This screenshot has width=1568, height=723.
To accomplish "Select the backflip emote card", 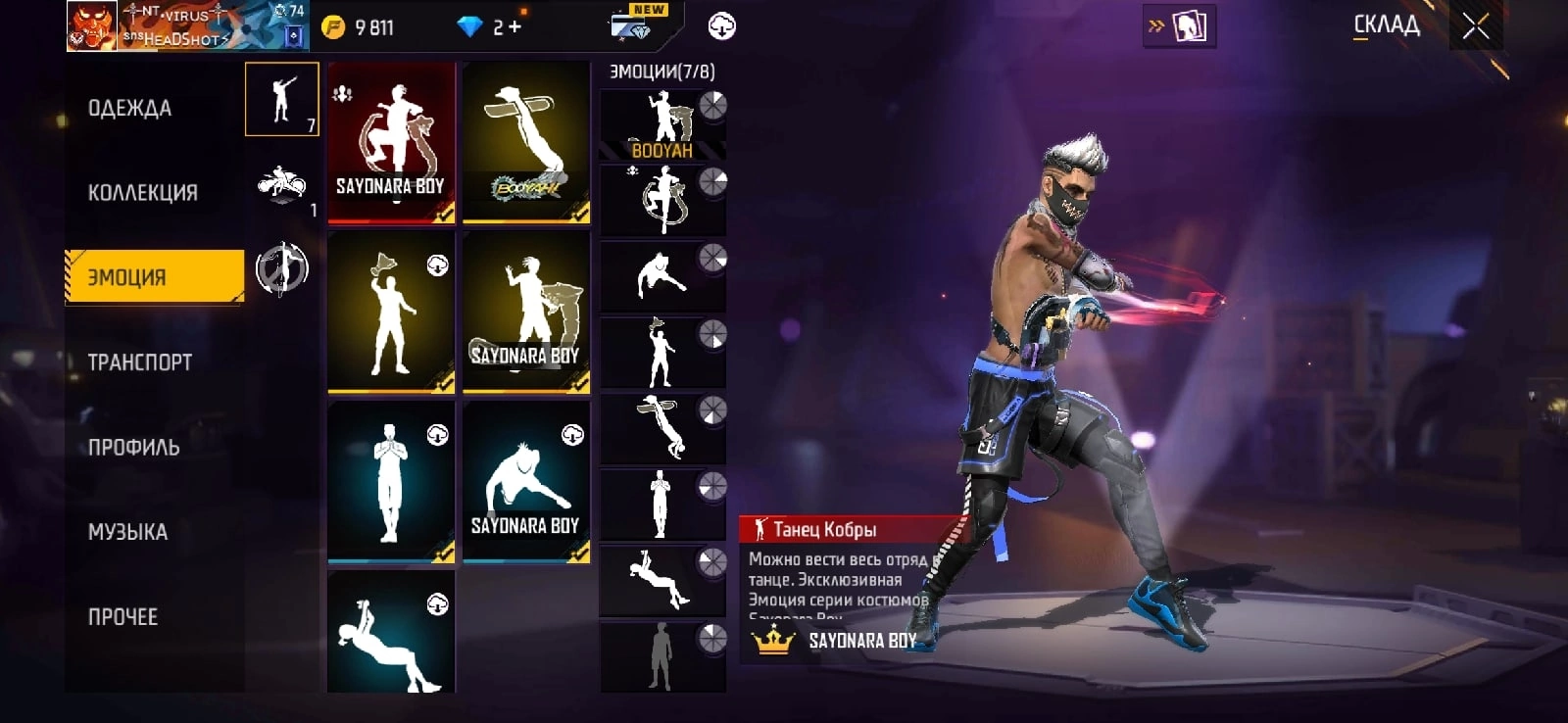I will coord(391,635).
